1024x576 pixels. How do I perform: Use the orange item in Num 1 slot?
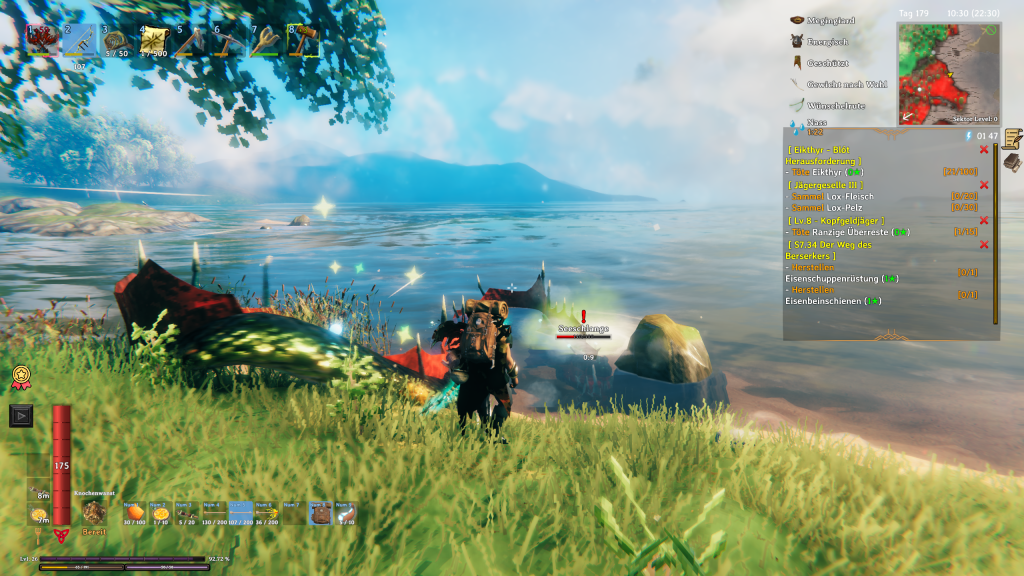coord(135,513)
